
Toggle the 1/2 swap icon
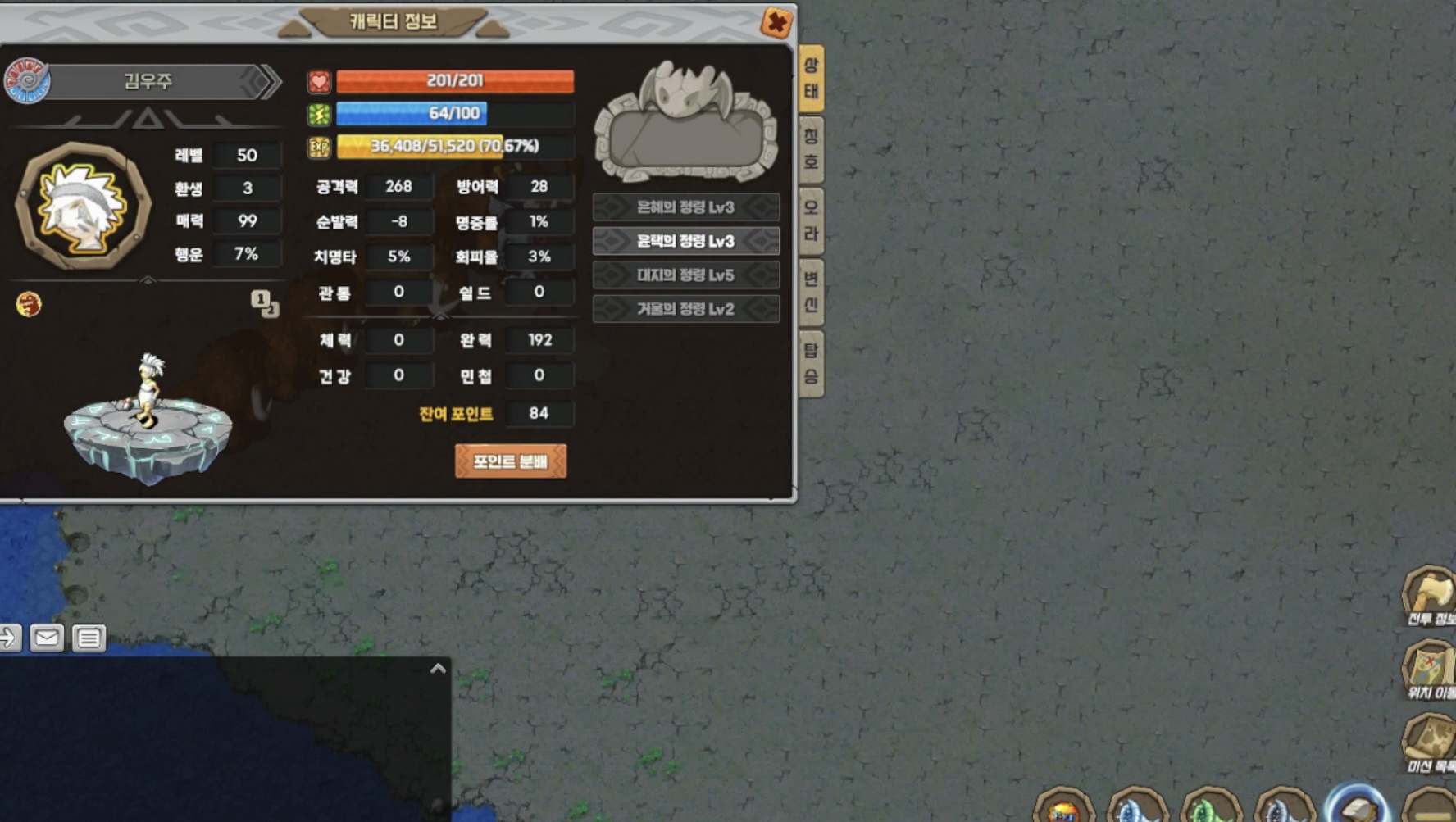coord(265,303)
